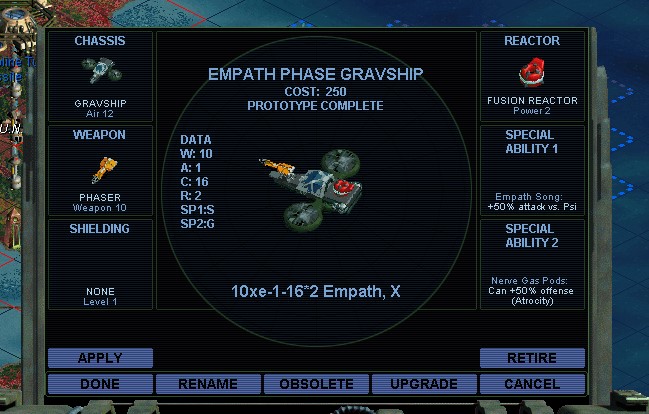
Task: Open the Chassis selection panel
Action: point(100,76)
